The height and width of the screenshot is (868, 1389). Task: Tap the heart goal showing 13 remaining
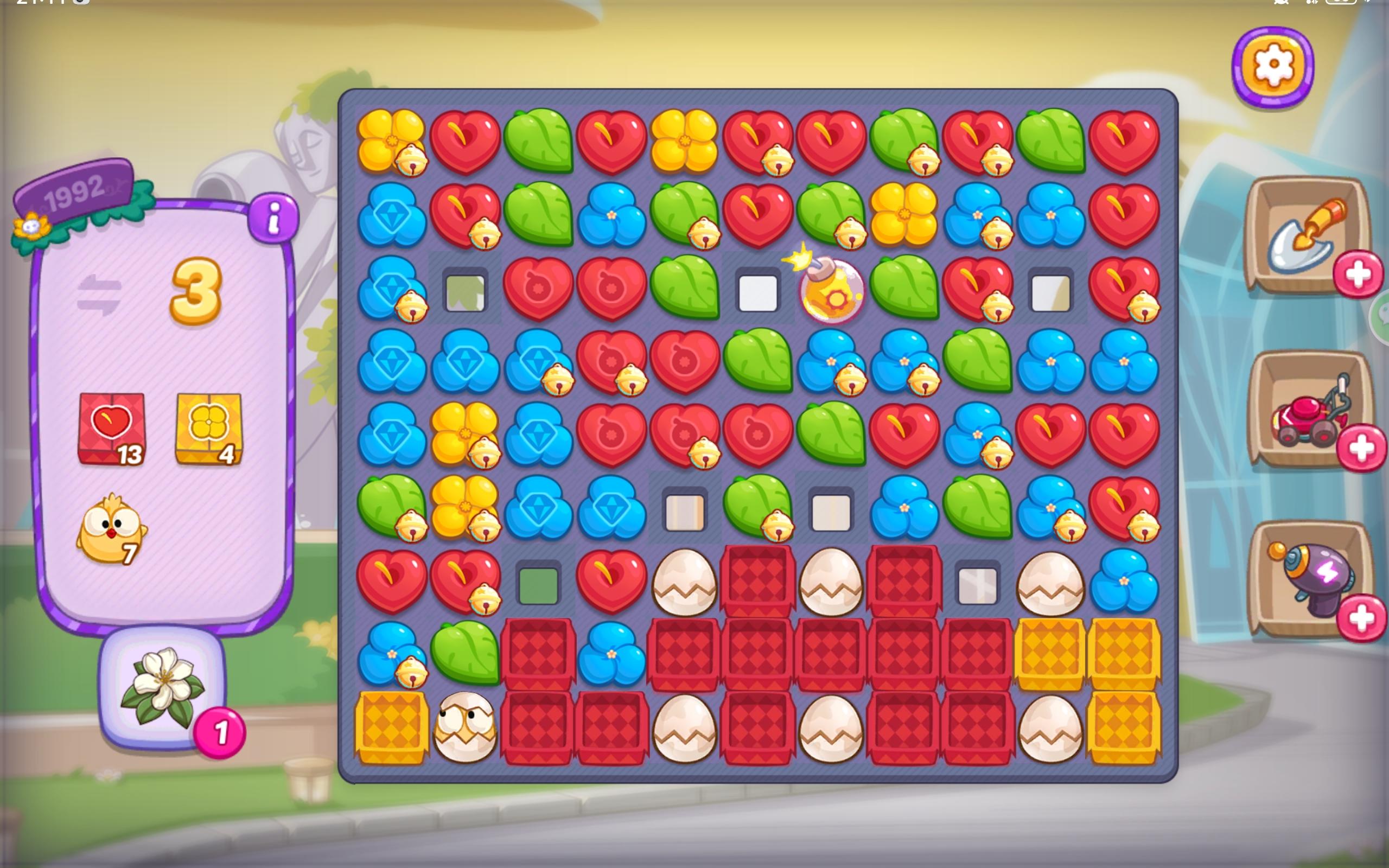[113, 426]
